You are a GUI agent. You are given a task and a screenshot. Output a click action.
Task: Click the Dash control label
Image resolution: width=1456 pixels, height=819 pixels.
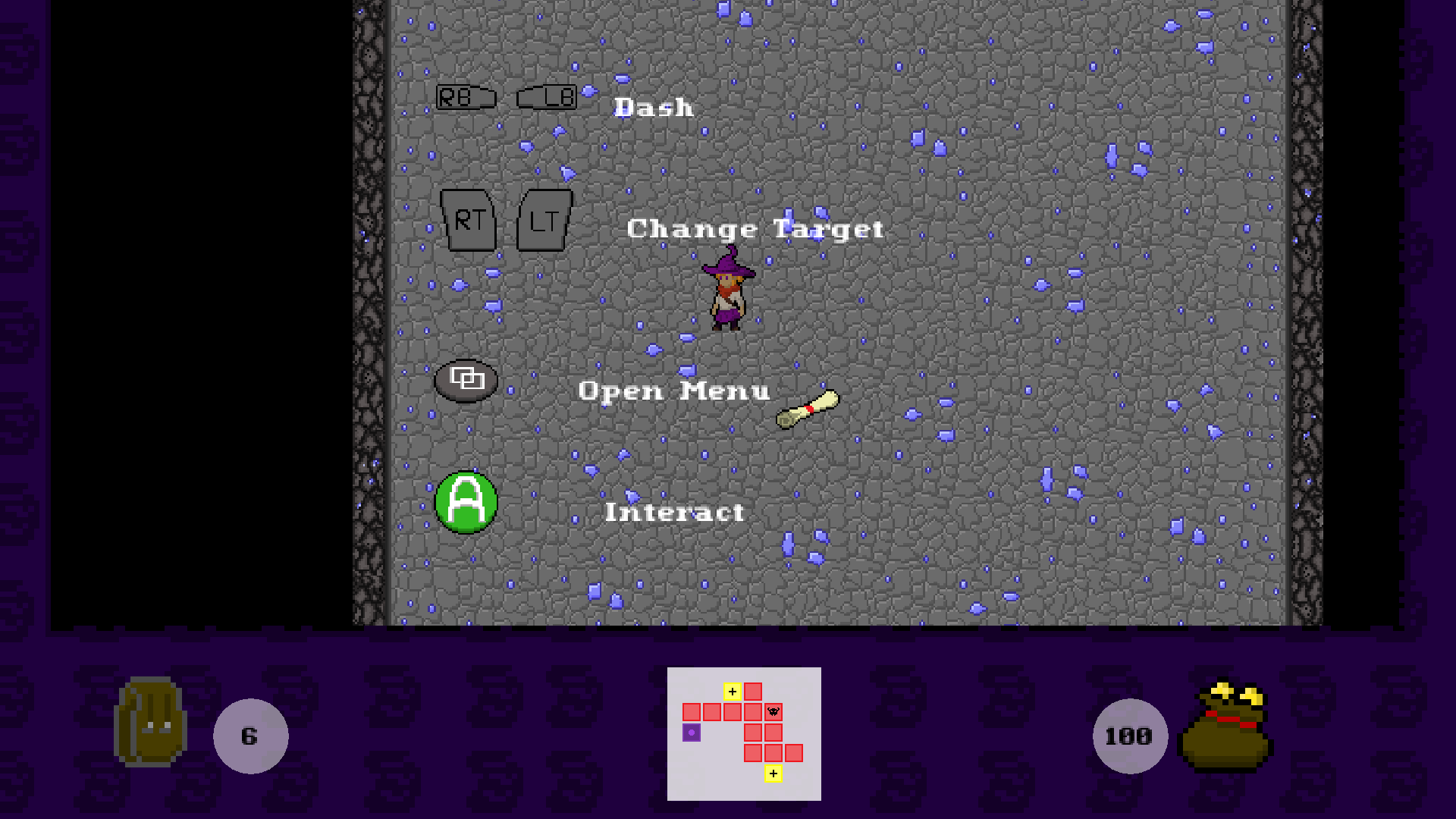[654, 107]
